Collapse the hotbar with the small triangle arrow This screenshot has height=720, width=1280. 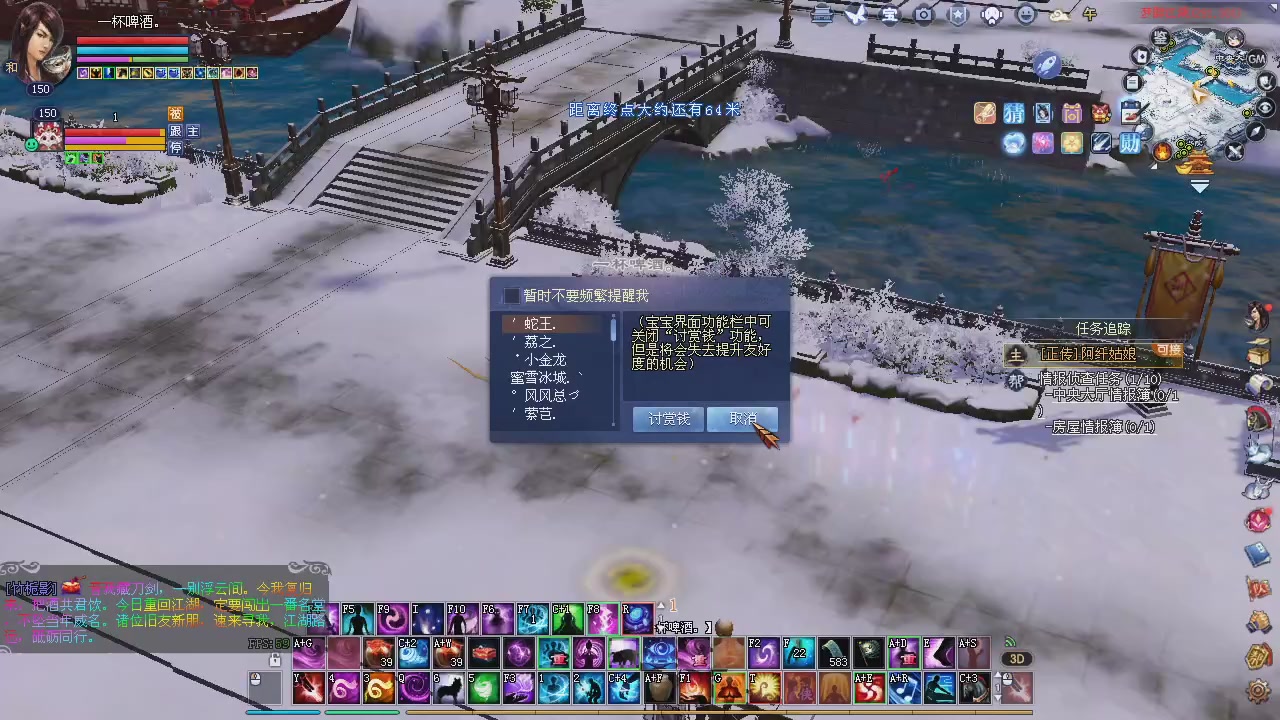point(661,606)
